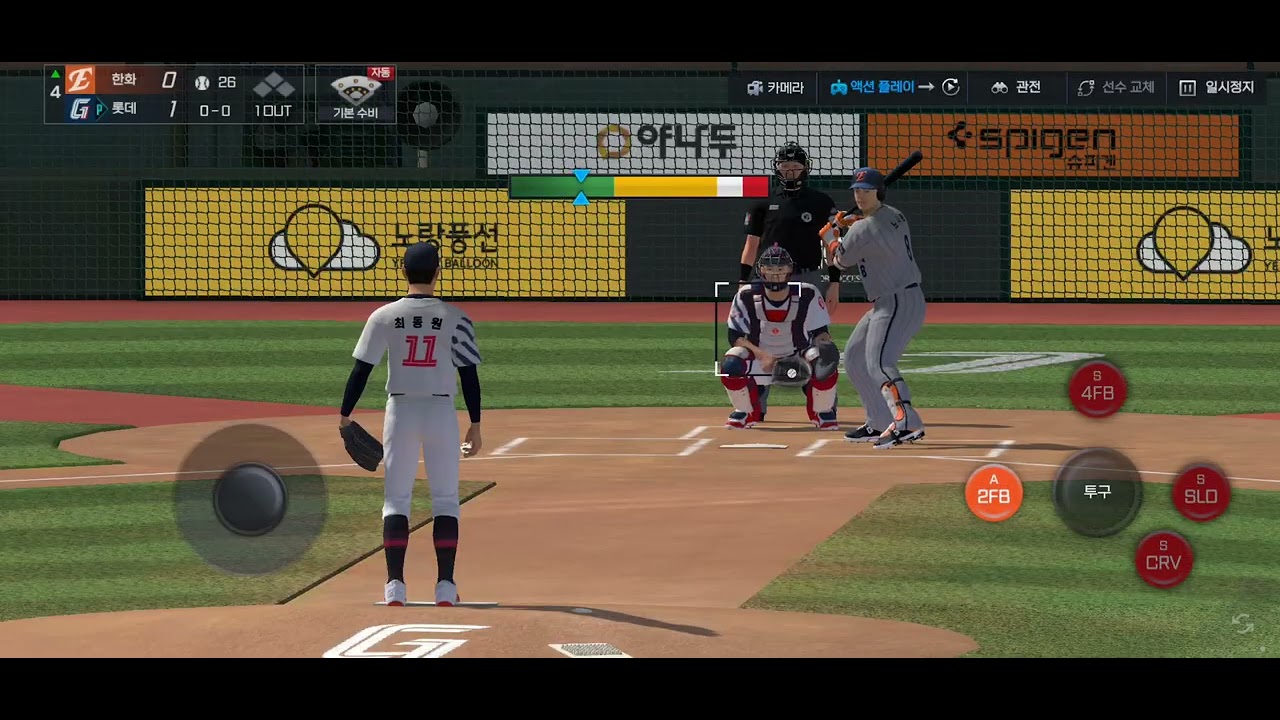Switch to 관전 spectate mode
The width and height of the screenshot is (1280, 720).
point(1016,88)
